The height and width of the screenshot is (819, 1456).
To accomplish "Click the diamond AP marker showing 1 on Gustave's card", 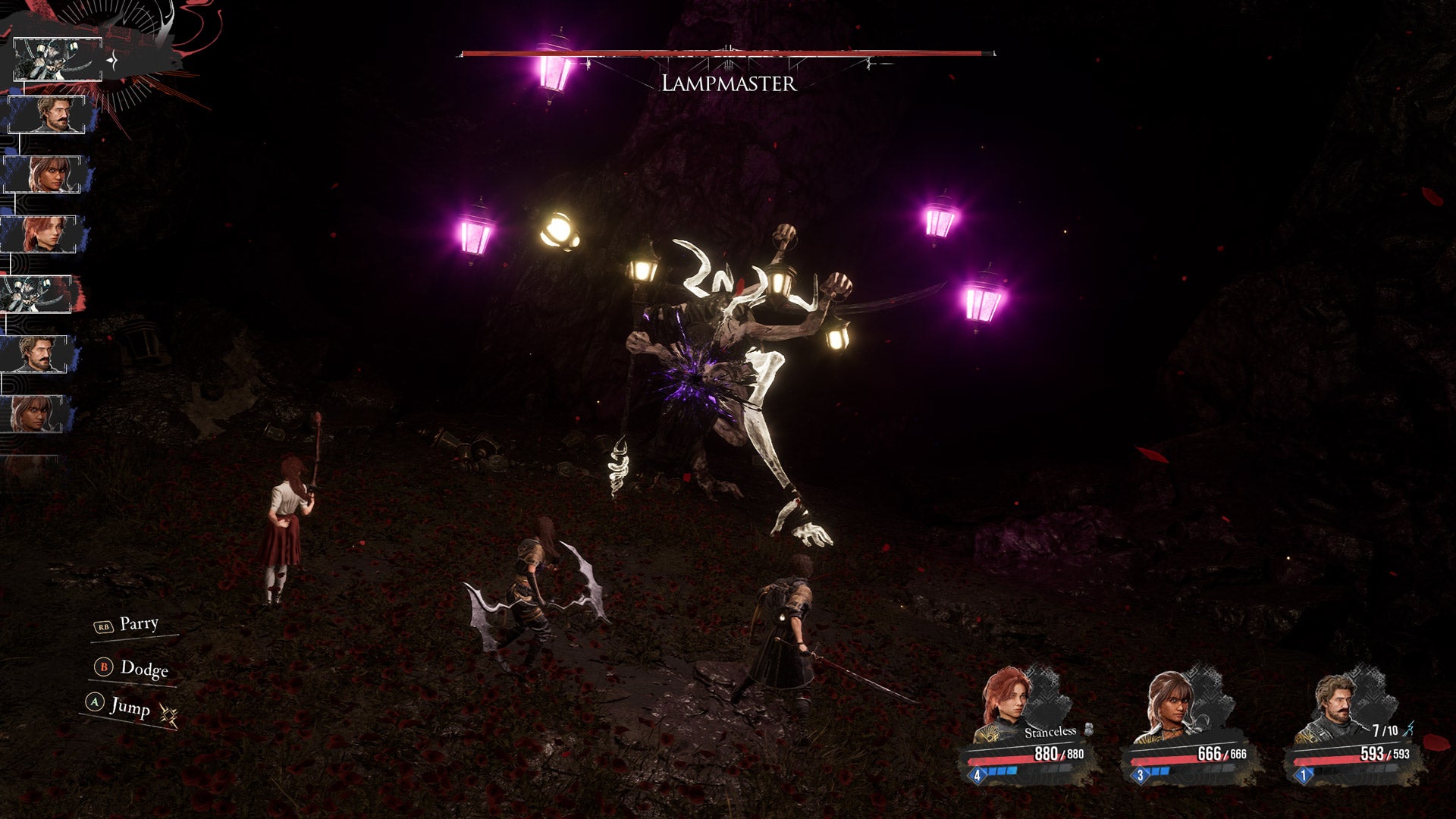I will [1303, 774].
